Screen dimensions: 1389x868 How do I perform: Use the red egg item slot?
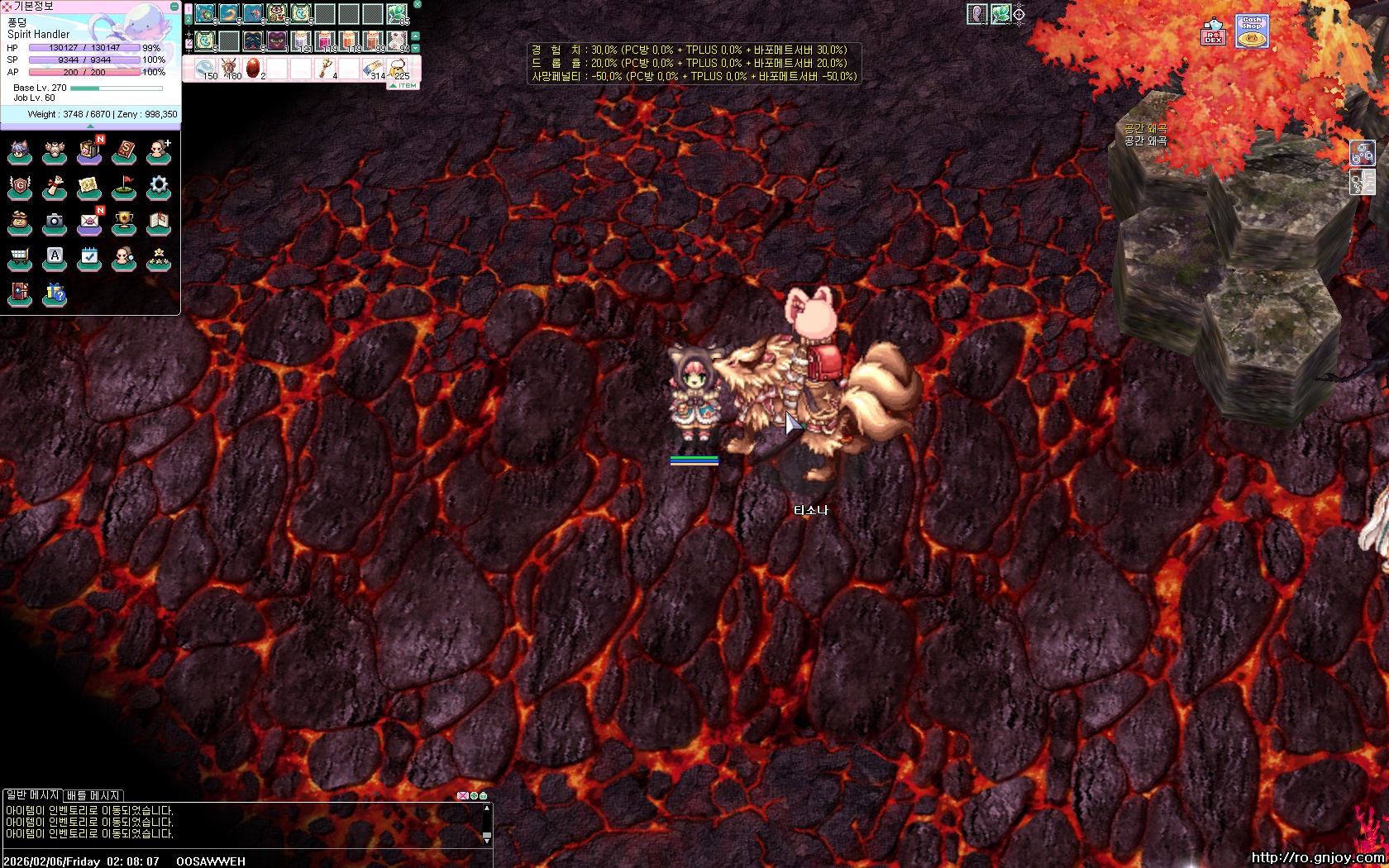point(253,68)
